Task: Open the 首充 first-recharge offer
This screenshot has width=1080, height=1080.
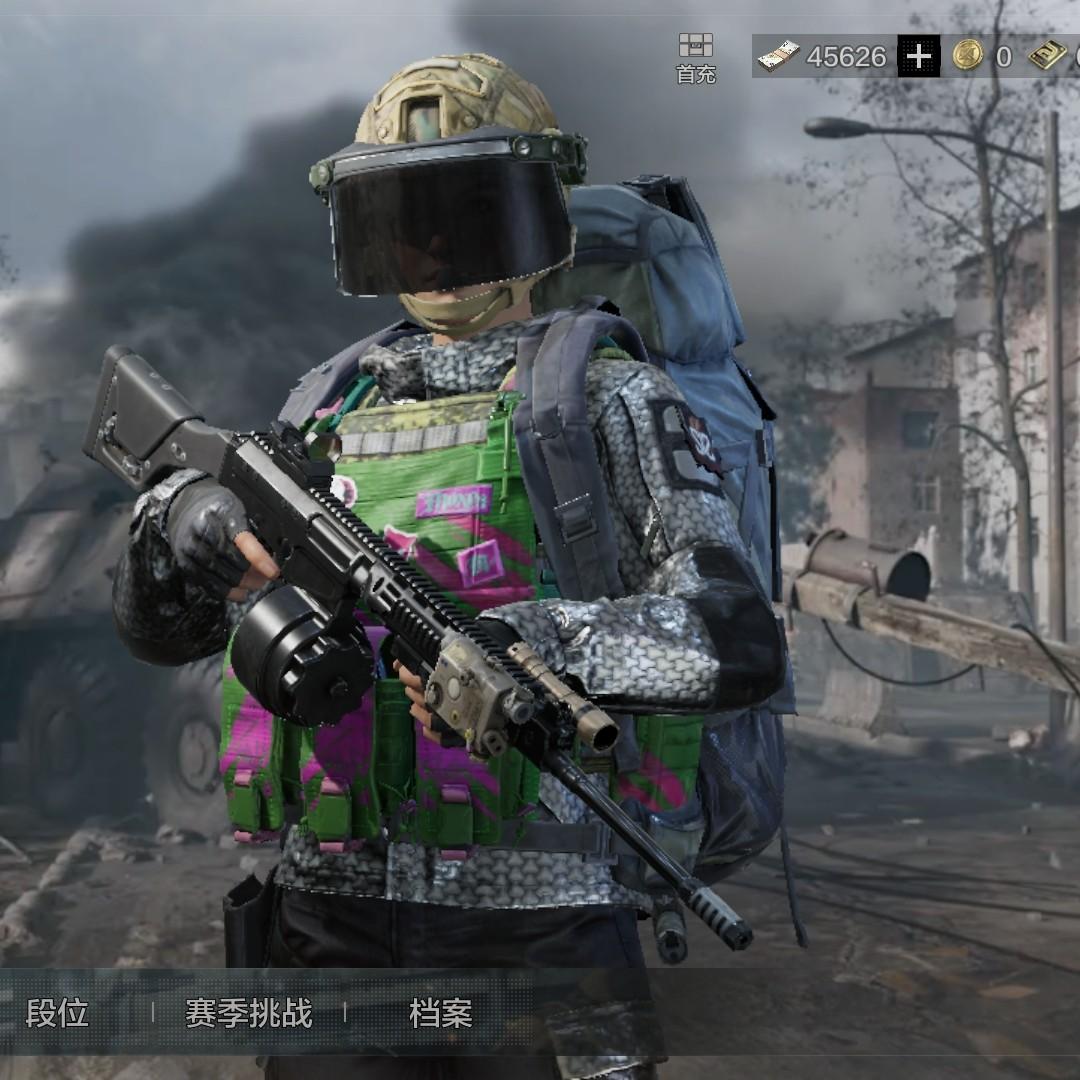Action: pos(696,58)
